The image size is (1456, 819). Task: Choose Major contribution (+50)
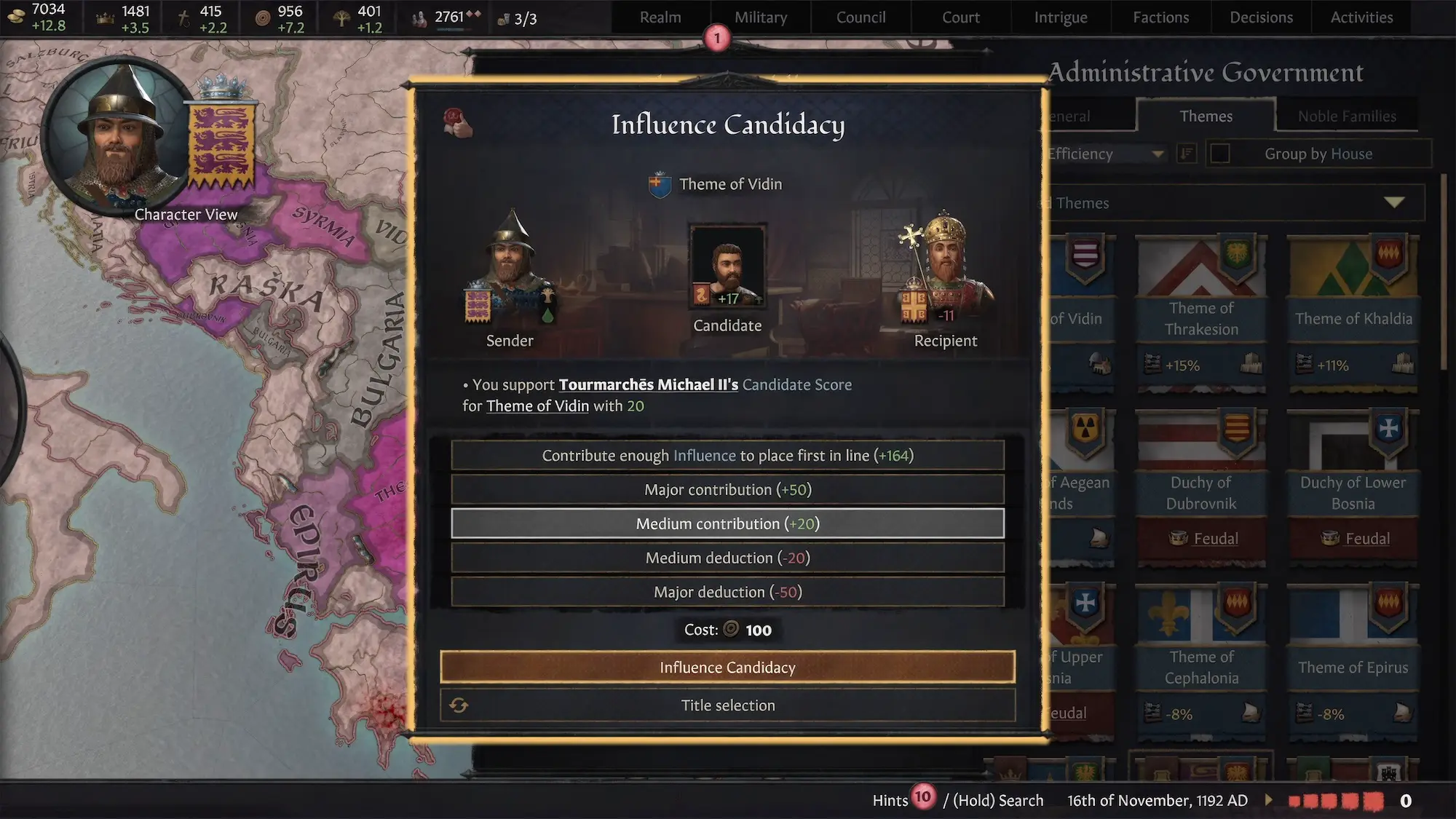tap(727, 489)
